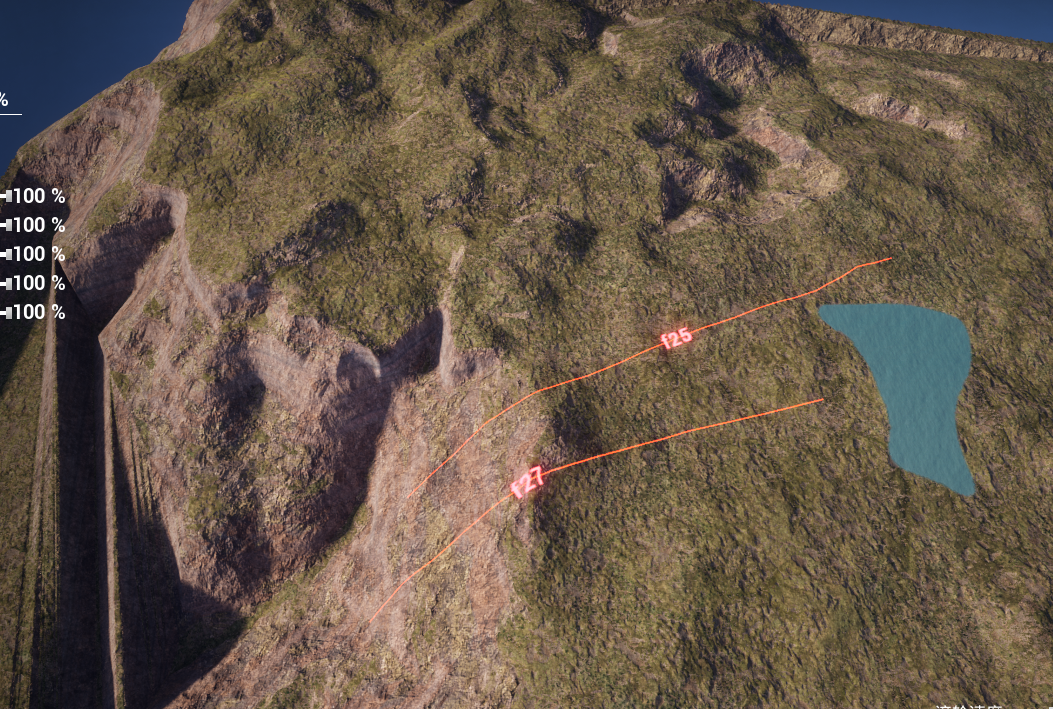
Task: Select the f27 fault line label
Action: click(527, 481)
